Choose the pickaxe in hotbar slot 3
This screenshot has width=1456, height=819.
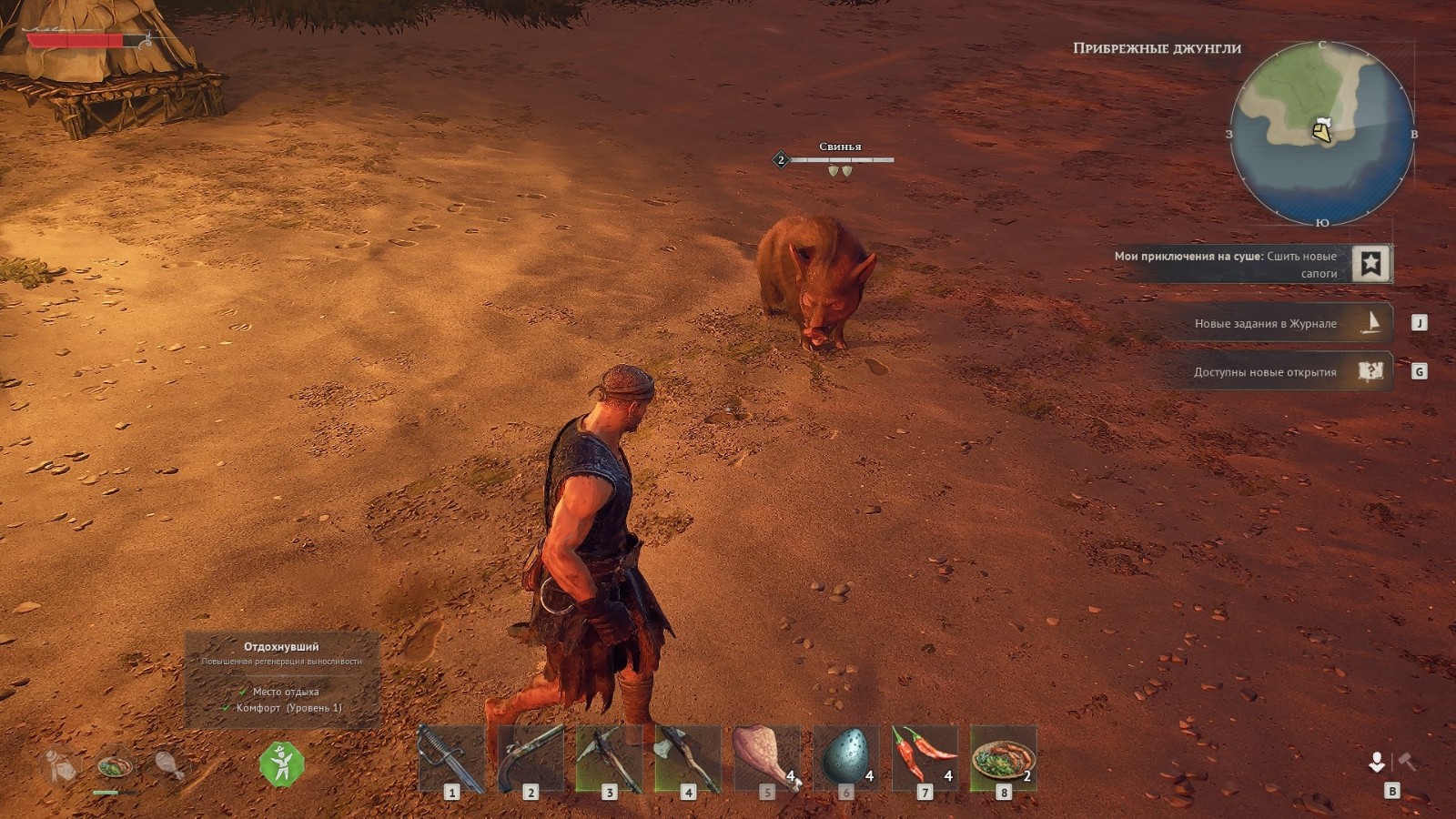tap(609, 758)
